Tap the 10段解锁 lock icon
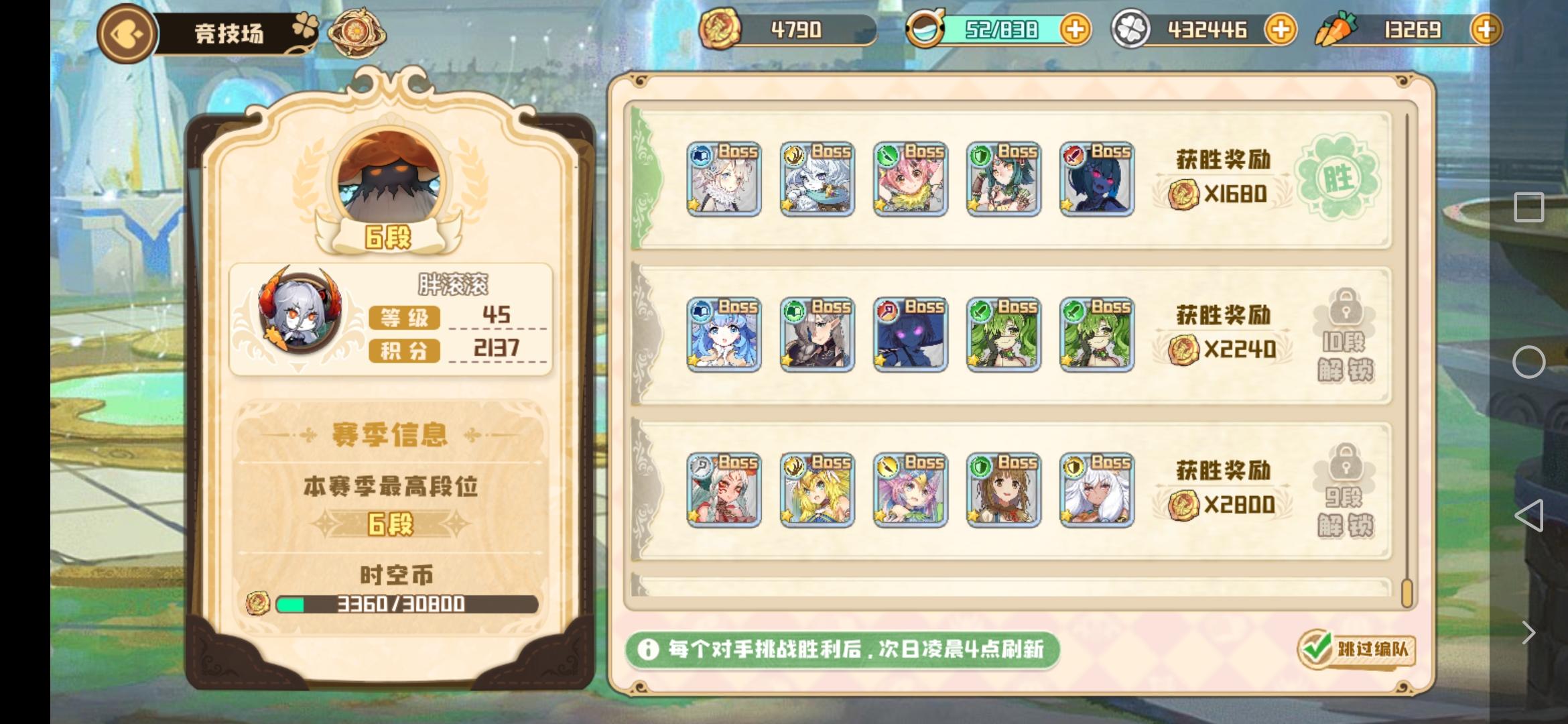Screen dimensions: 1568x724 point(1344,334)
